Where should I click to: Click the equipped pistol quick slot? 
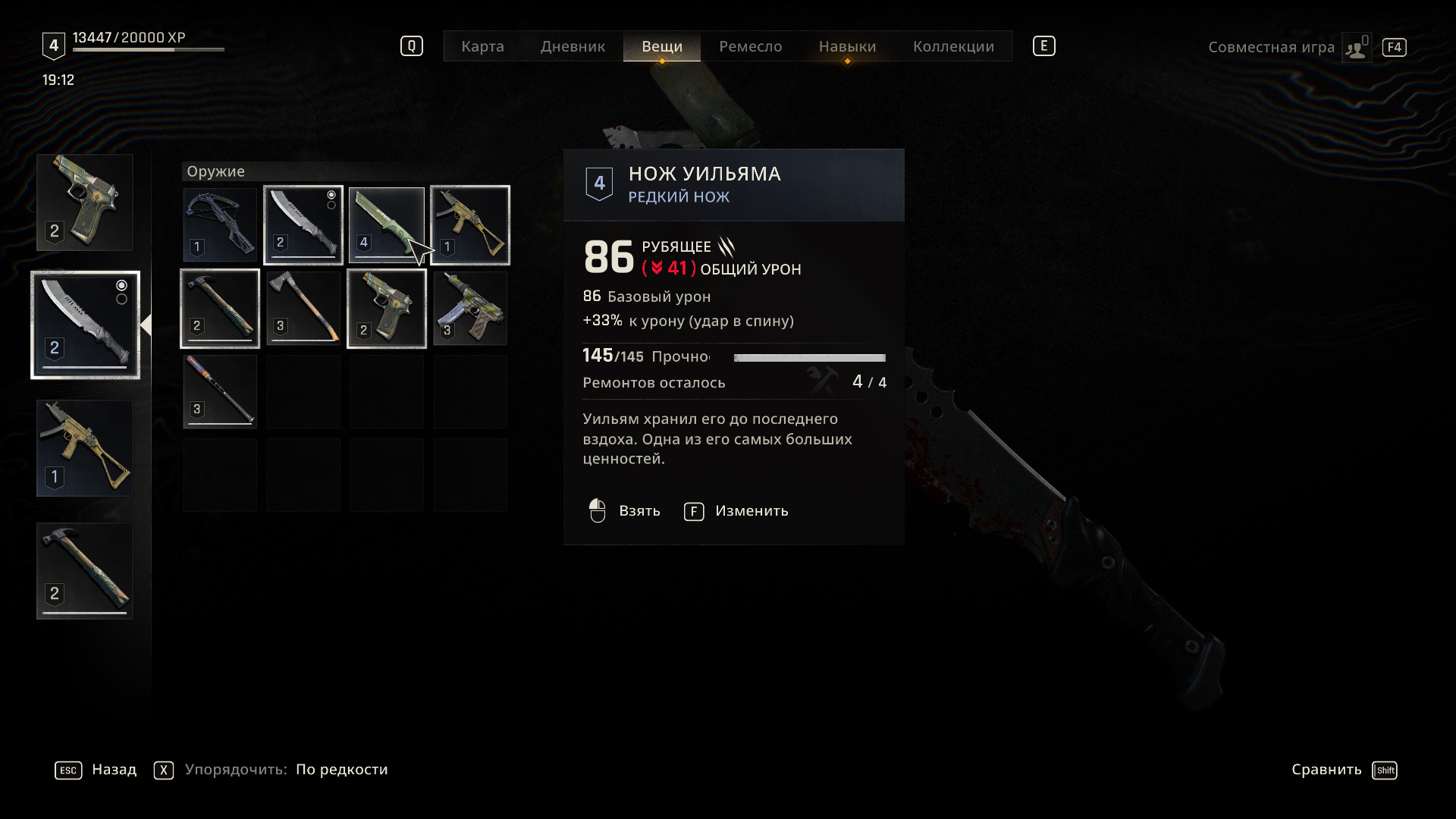(x=85, y=202)
